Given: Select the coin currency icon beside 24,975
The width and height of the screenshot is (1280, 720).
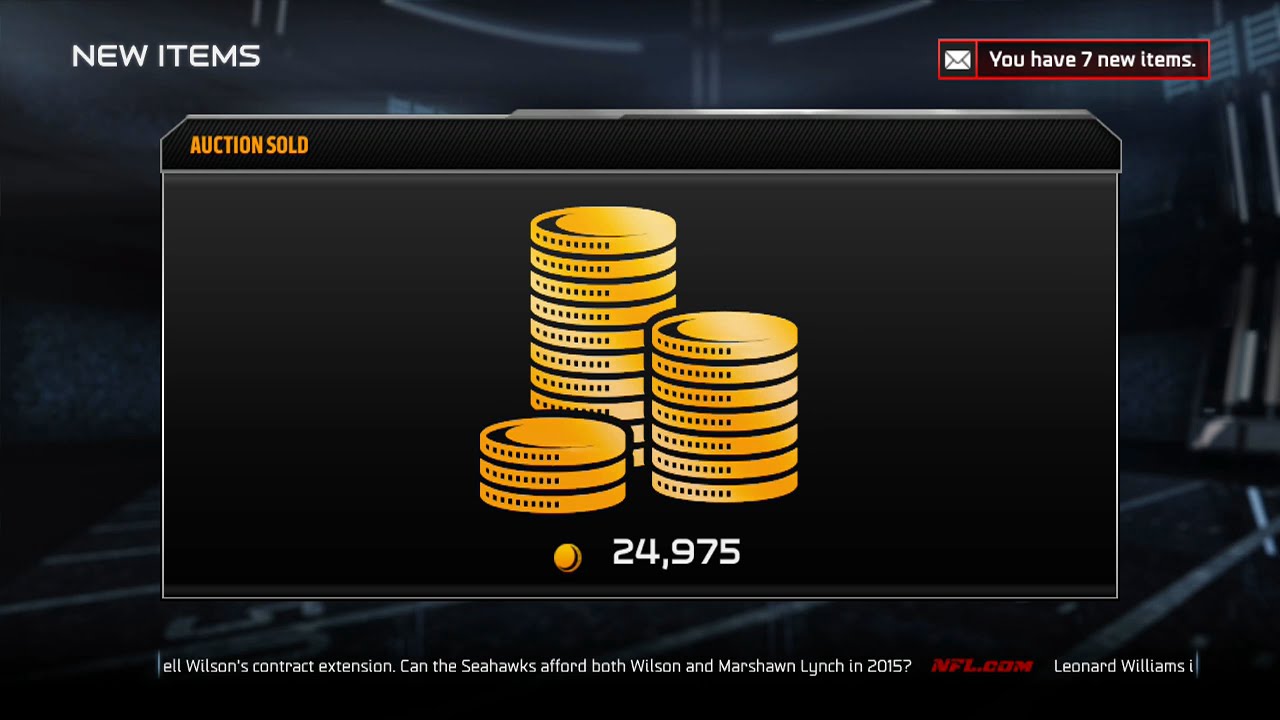Looking at the screenshot, I should 568,554.
